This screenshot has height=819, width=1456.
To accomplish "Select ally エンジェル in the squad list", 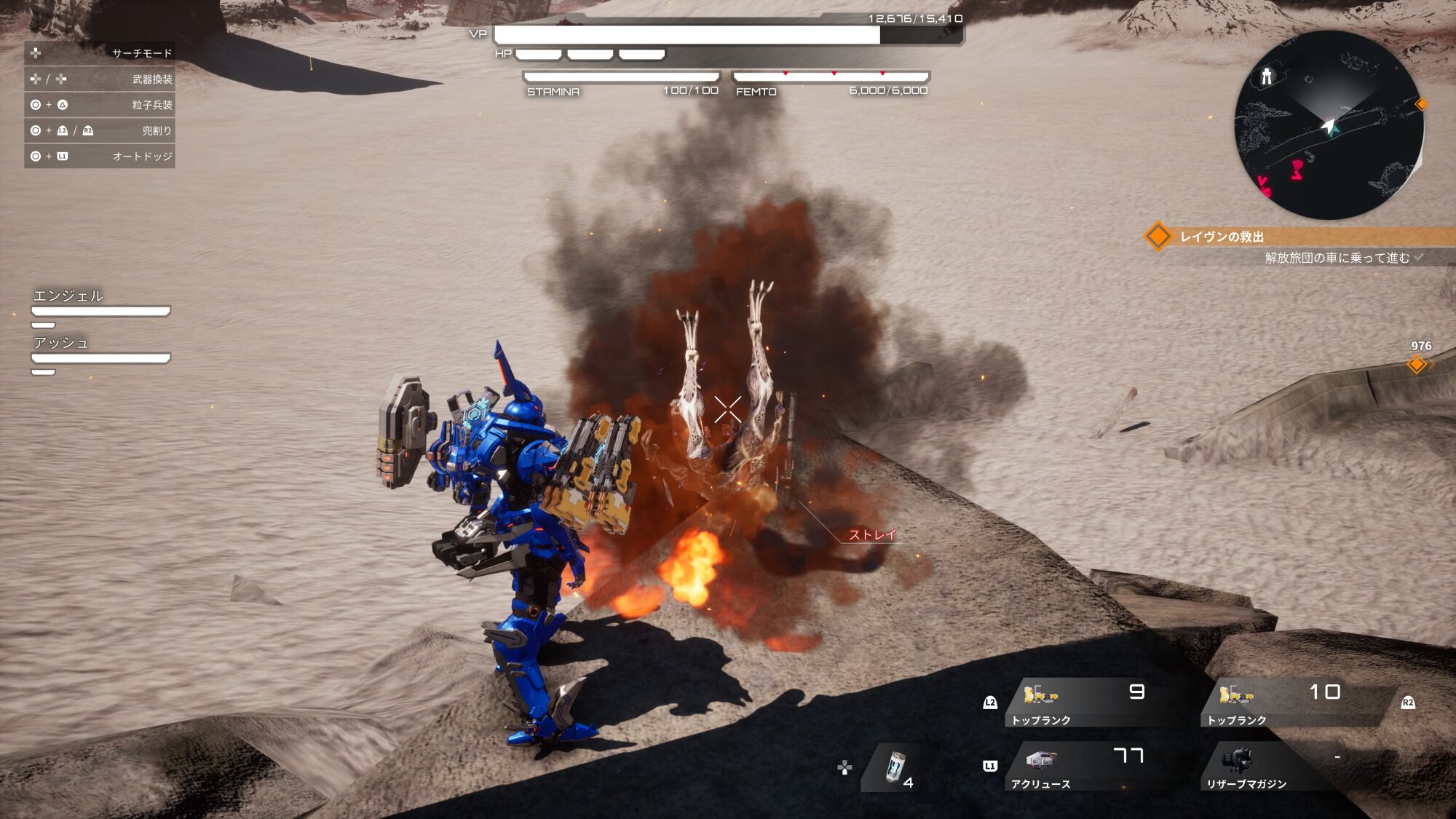I will pyautogui.click(x=100, y=304).
